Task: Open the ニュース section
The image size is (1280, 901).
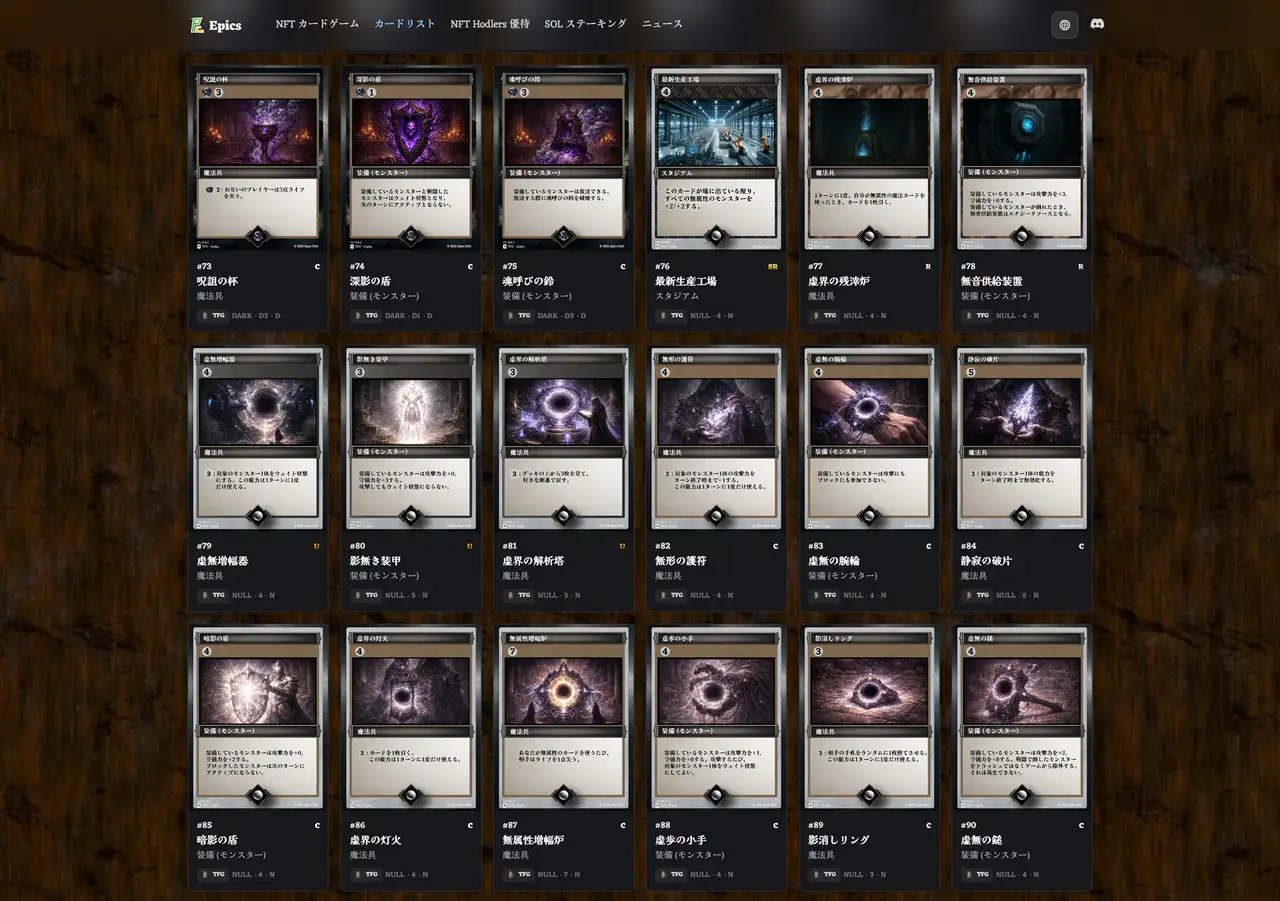Action: point(660,22)
